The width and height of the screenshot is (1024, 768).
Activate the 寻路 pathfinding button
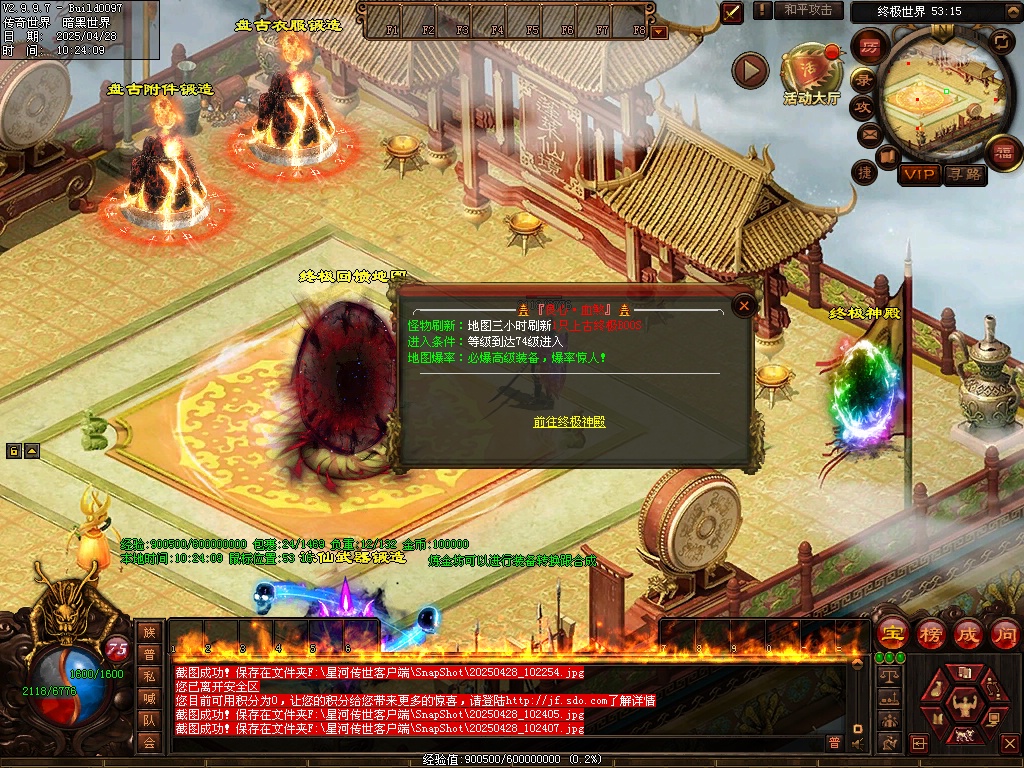[x=964, y=174]
